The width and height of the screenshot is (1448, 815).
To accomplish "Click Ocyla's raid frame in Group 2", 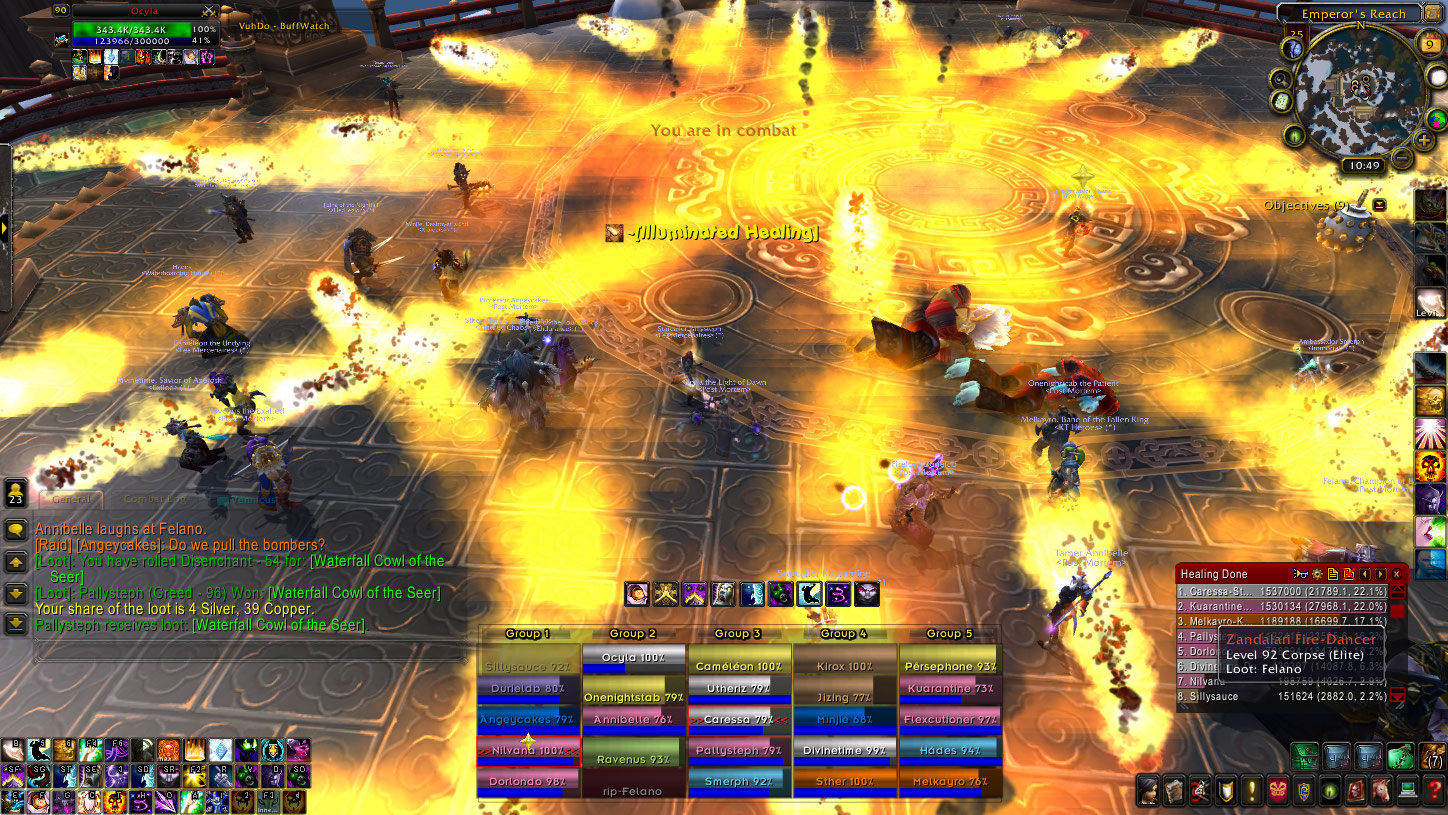I will coord(633,659).
